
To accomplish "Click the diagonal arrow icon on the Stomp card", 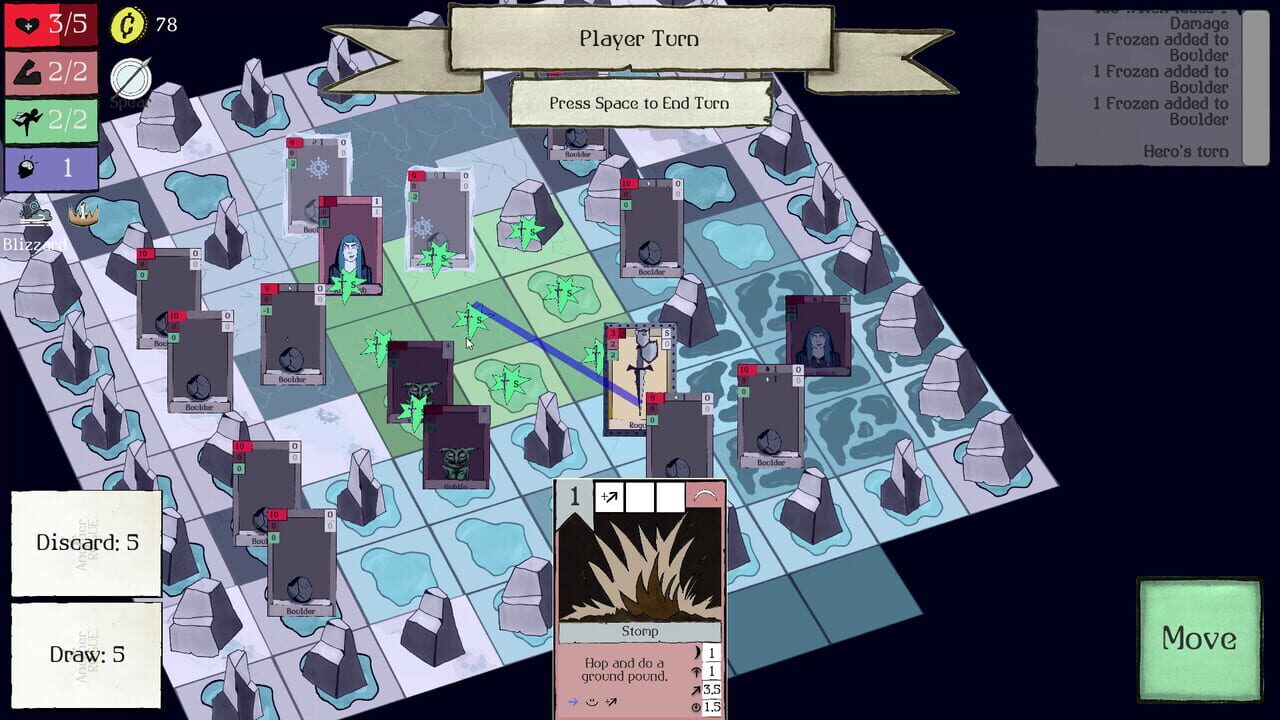I will pos(610,496).
